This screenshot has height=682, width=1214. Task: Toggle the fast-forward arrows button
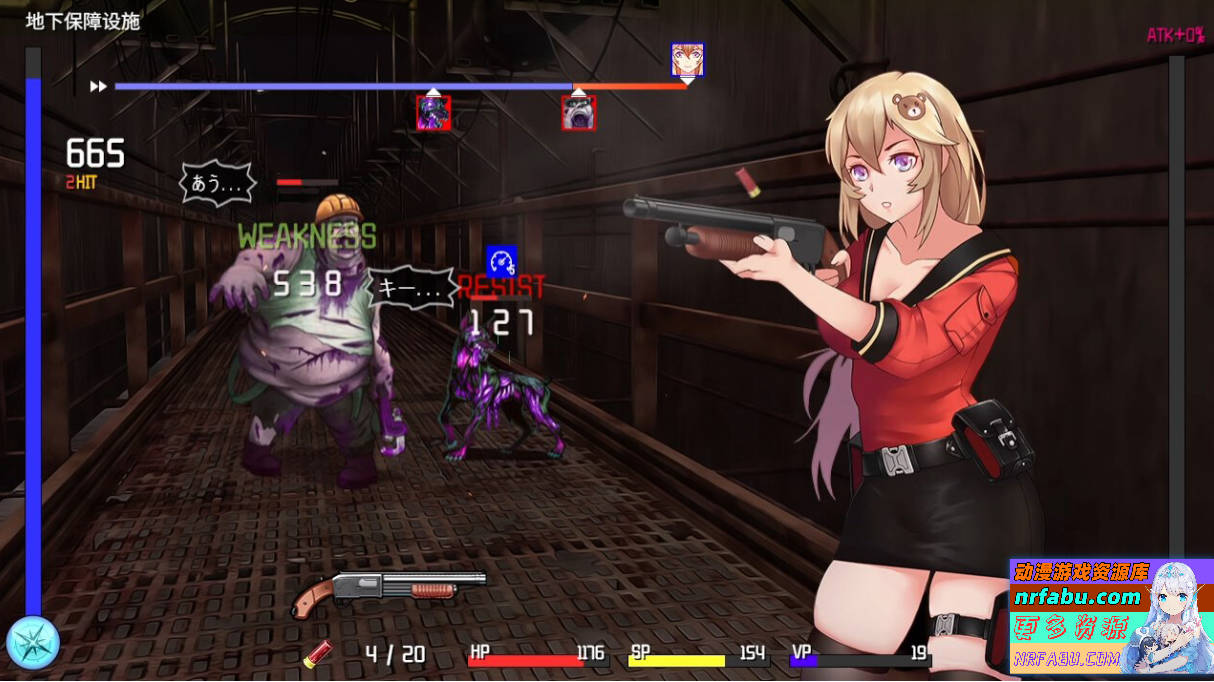point(98,87)
